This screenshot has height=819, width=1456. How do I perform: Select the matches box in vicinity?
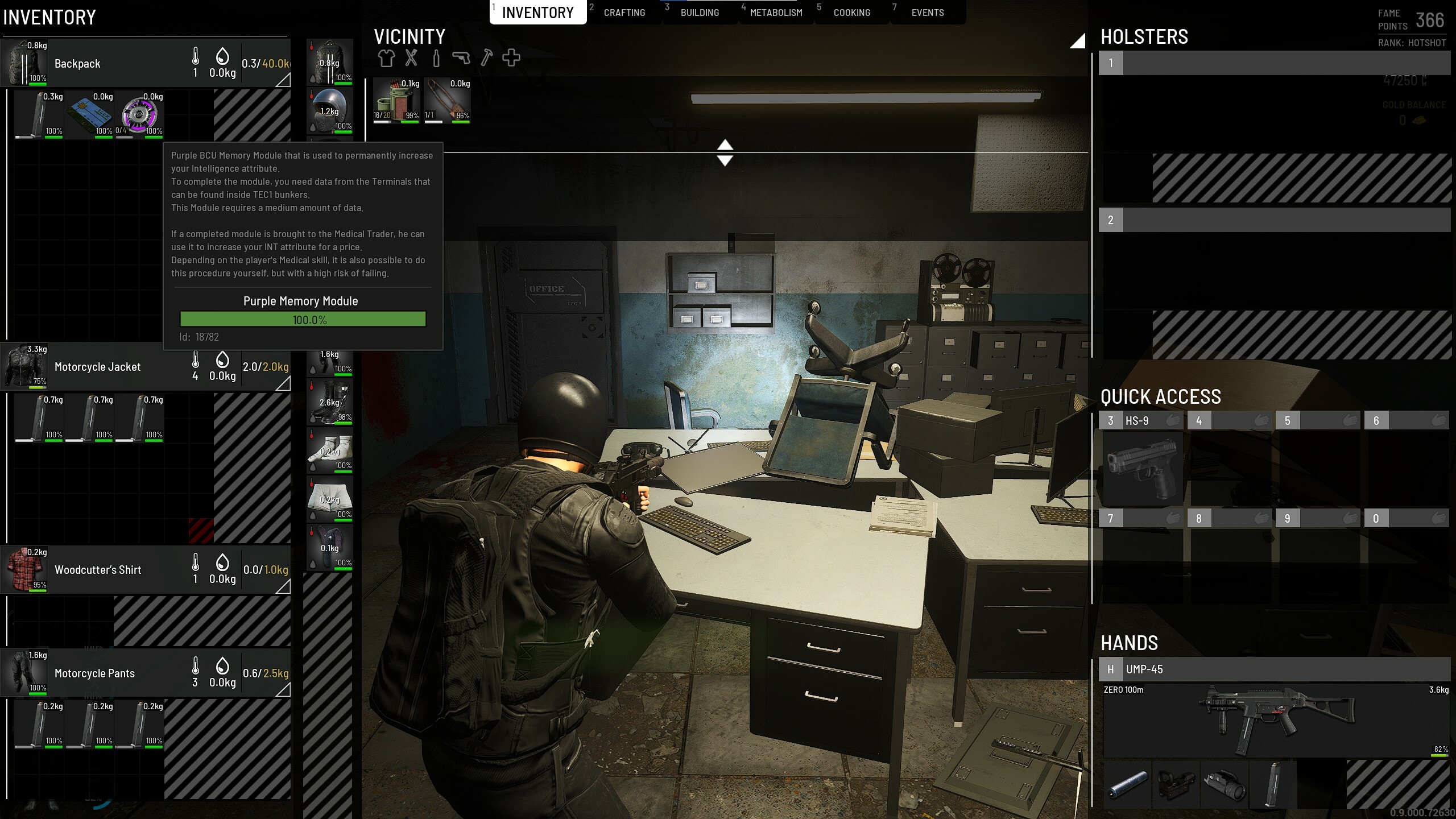point(396,101)
